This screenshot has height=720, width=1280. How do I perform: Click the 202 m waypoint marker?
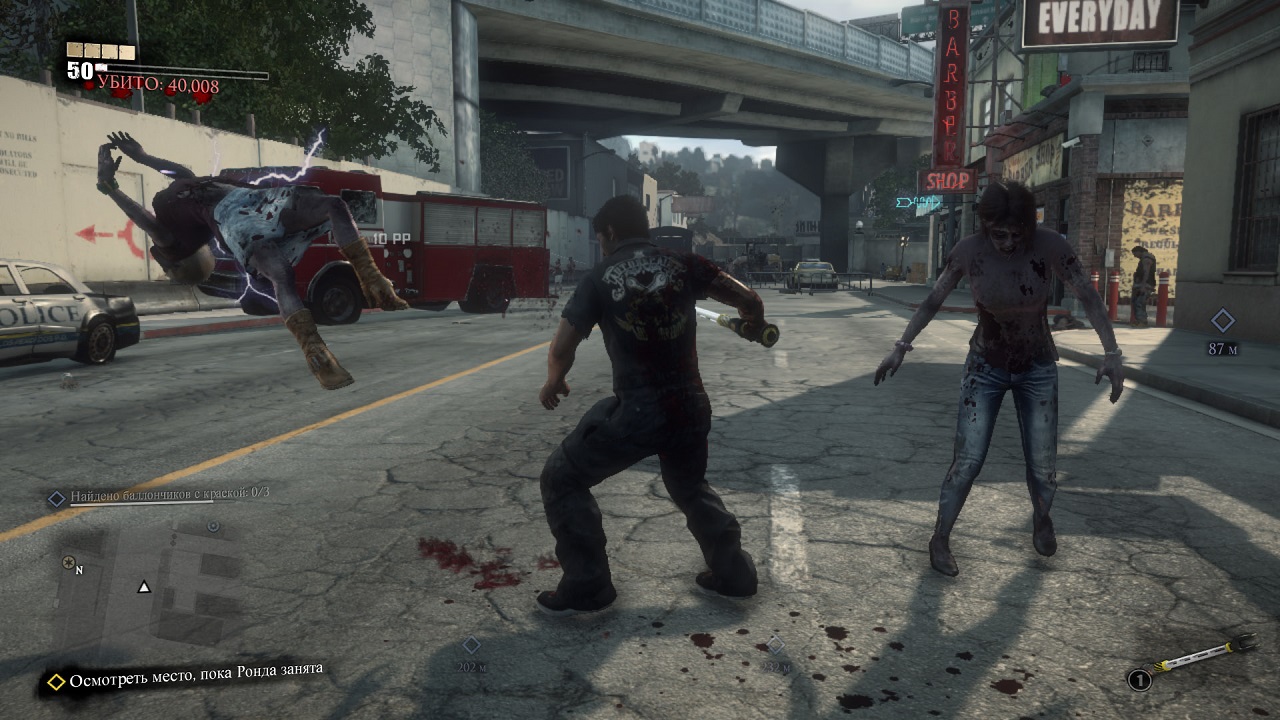(x=470, y=646)
